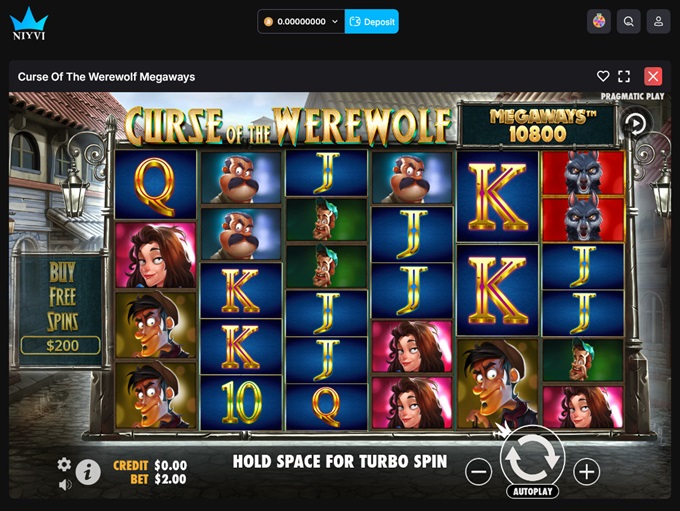Open settings with the gear icon
The width and height of the screenshot is (680, 511).
(x=64, y=464)
